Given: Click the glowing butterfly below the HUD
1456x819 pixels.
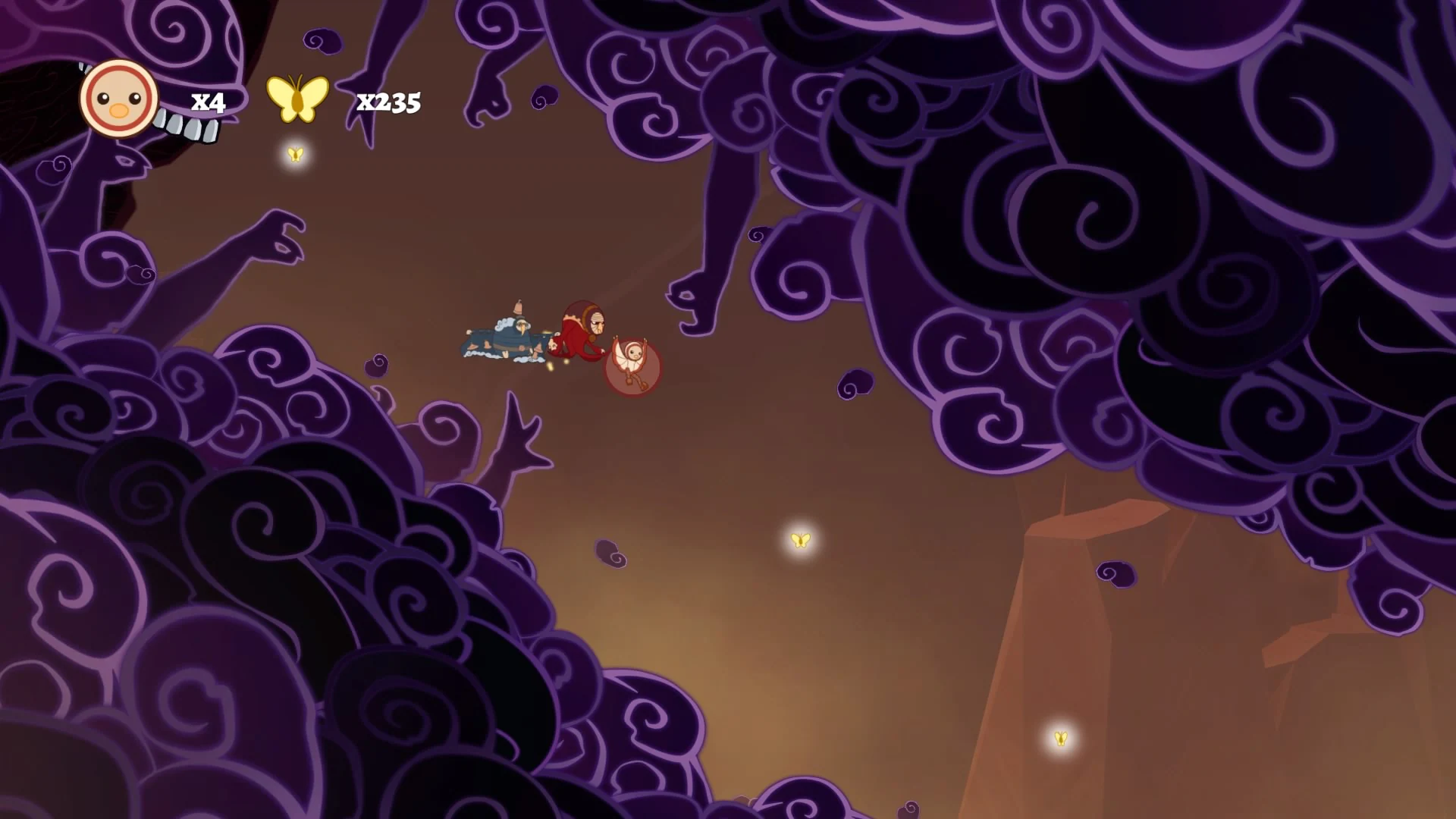Looking at the screenshot, I should [x=296, y=155].
